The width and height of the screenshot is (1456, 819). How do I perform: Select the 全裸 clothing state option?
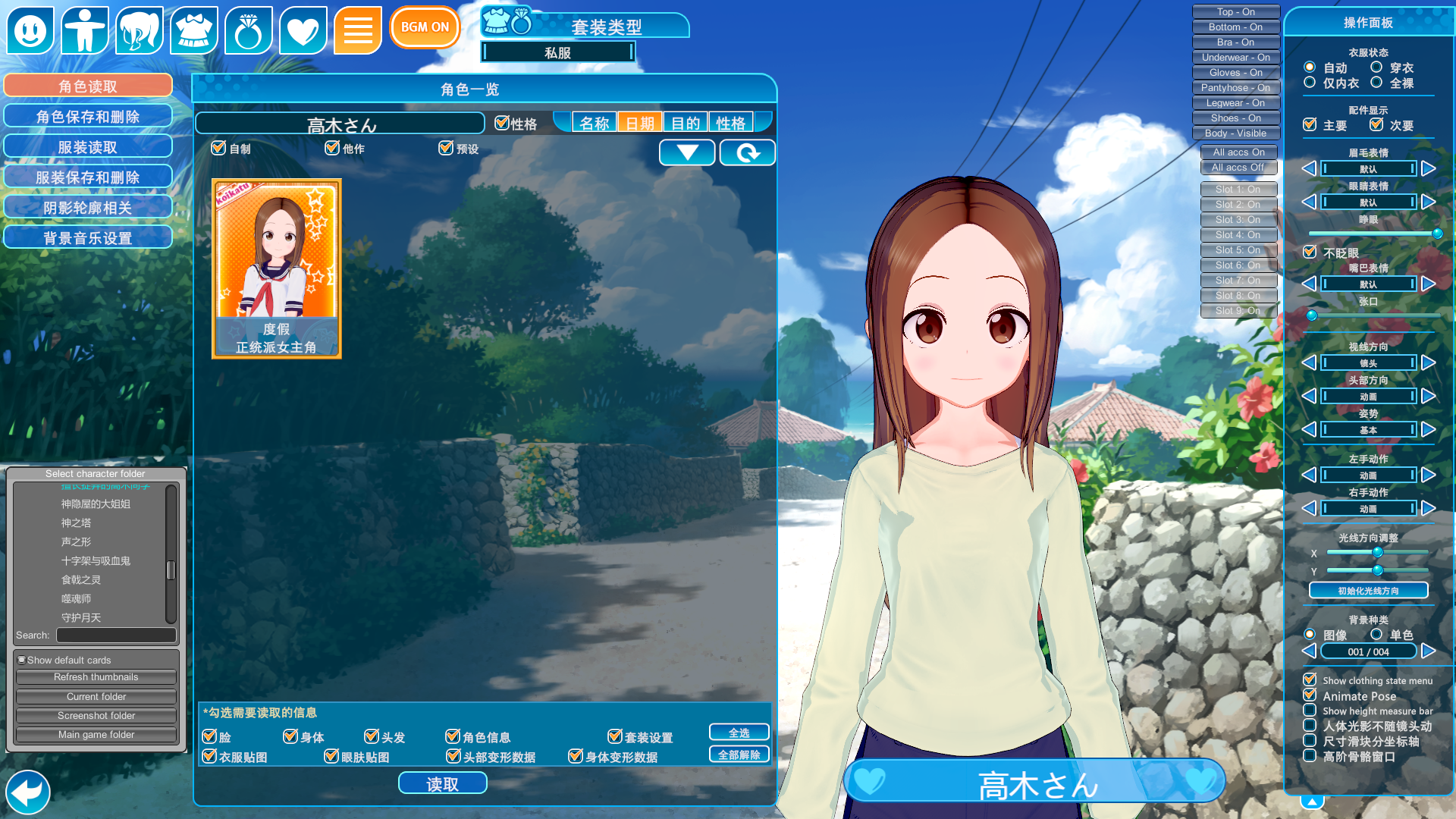(1376, 83)
